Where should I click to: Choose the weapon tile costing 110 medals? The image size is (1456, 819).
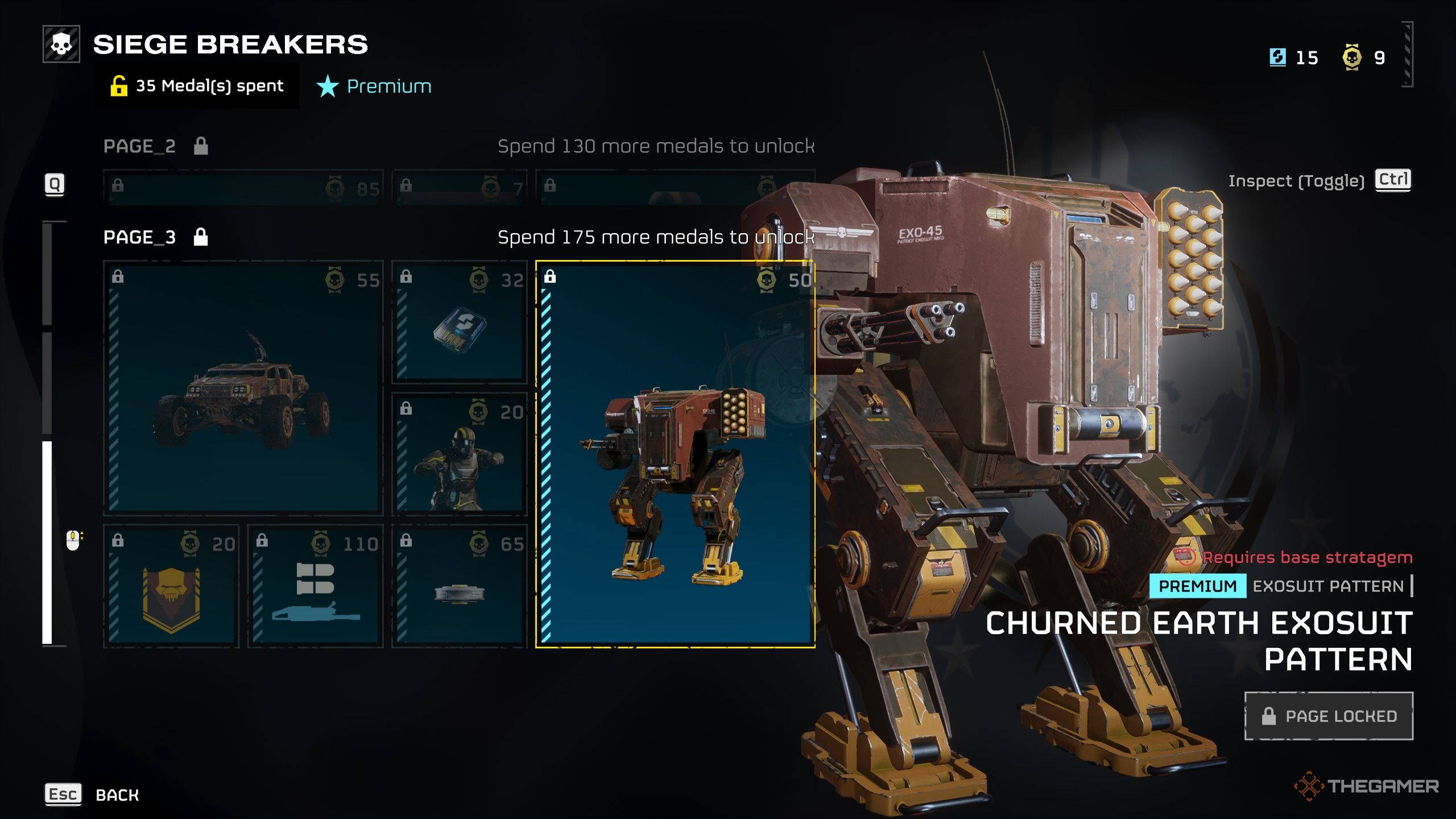(316, 587)
